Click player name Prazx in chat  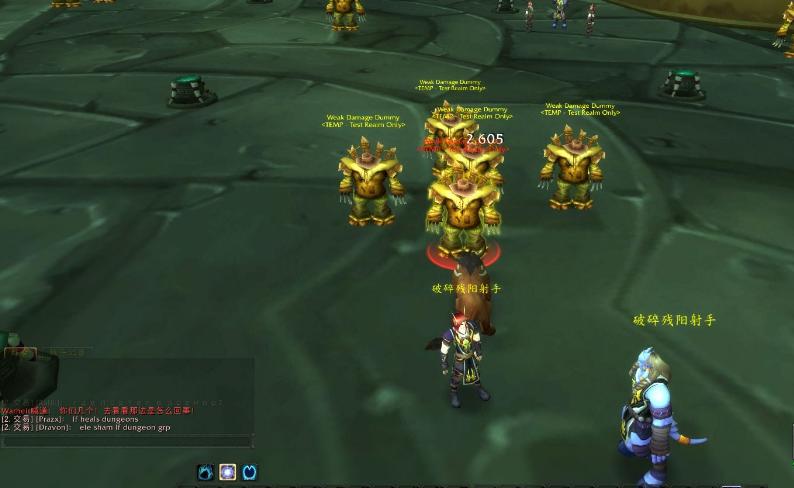pyautogui.click(x=51, y=419)
